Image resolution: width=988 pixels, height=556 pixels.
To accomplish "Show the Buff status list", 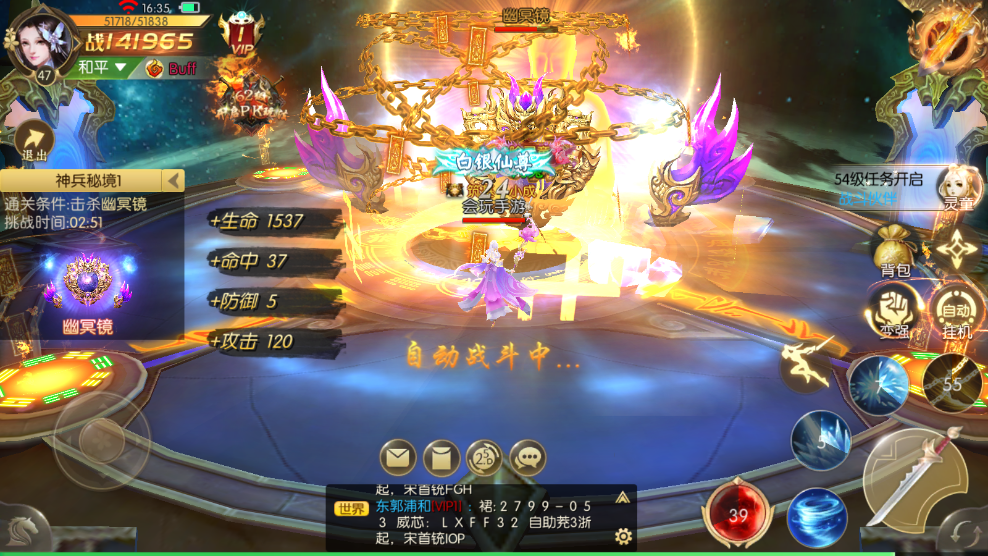I will click(x=172, y=68).
